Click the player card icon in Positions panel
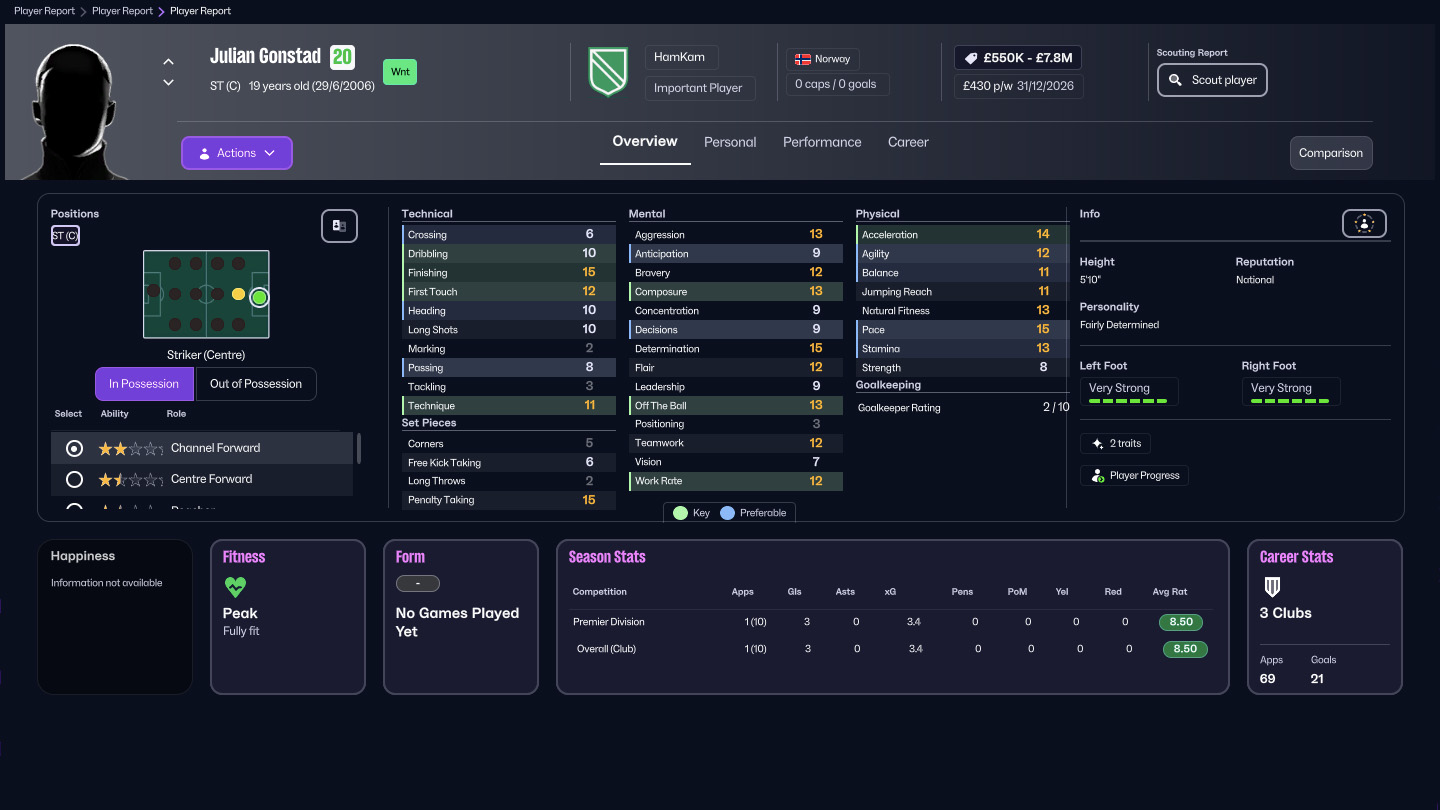This screenshot has height=810, width=1440. point(339,226)
